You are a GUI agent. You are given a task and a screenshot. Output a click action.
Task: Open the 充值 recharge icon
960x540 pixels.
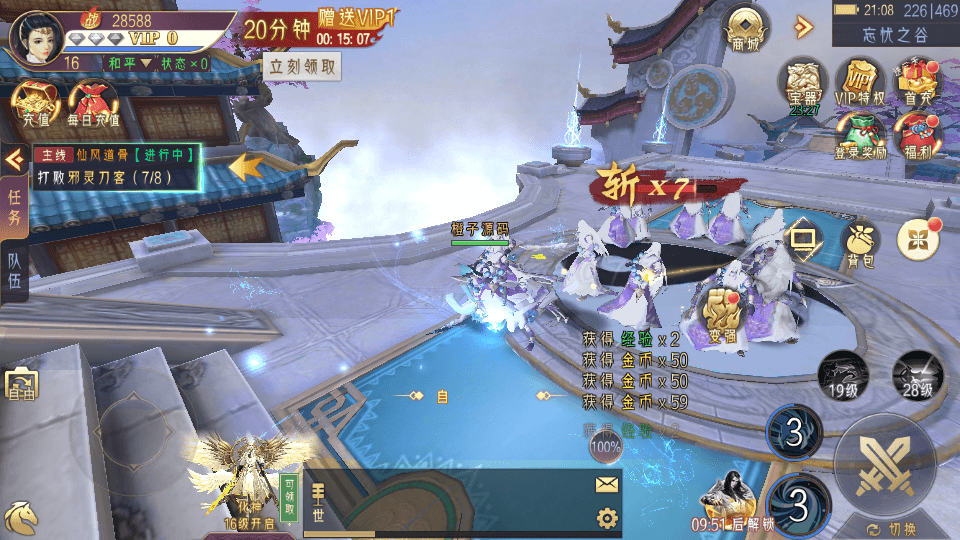pyautogui.click(x=35, y=102)
